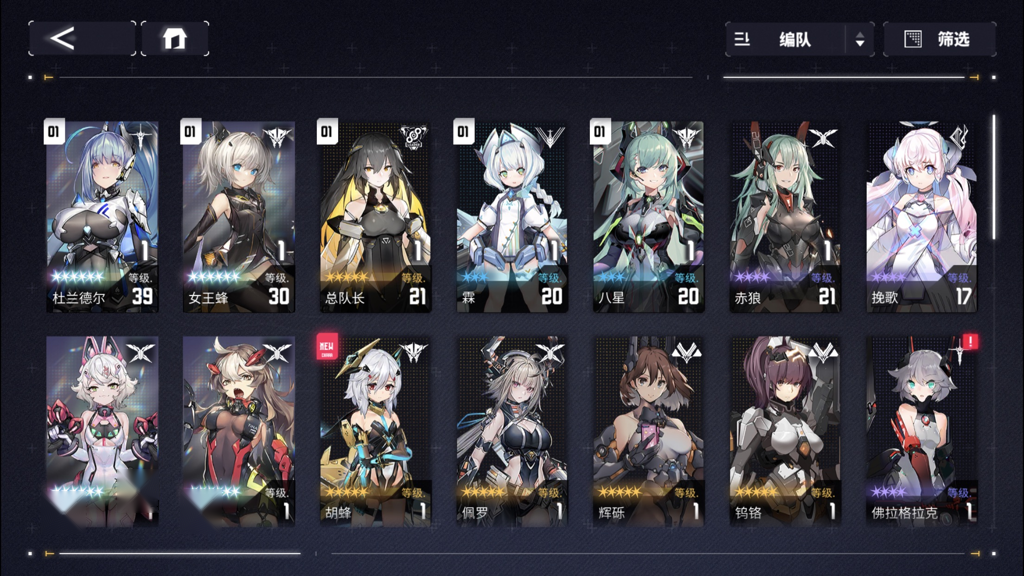Go back with the arrow button
1024x576 pixels.
click(x=81, y=39)
